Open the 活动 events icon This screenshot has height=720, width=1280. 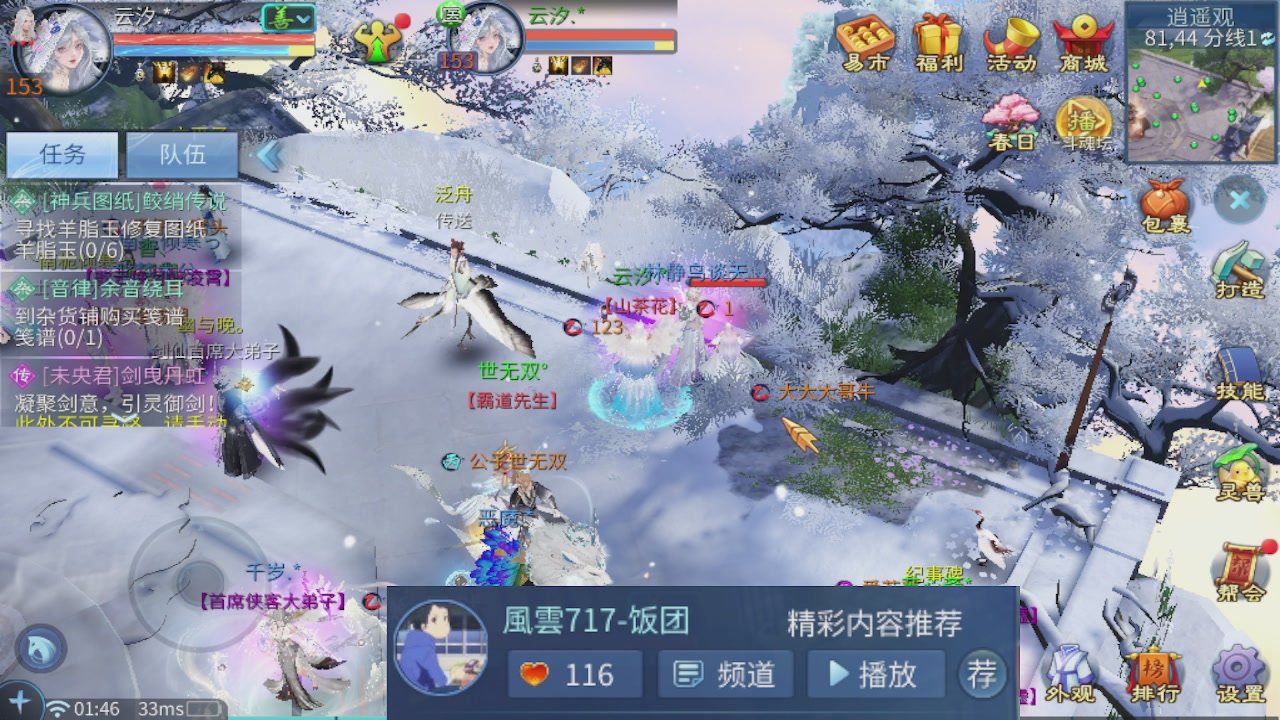pos(1010,42)
